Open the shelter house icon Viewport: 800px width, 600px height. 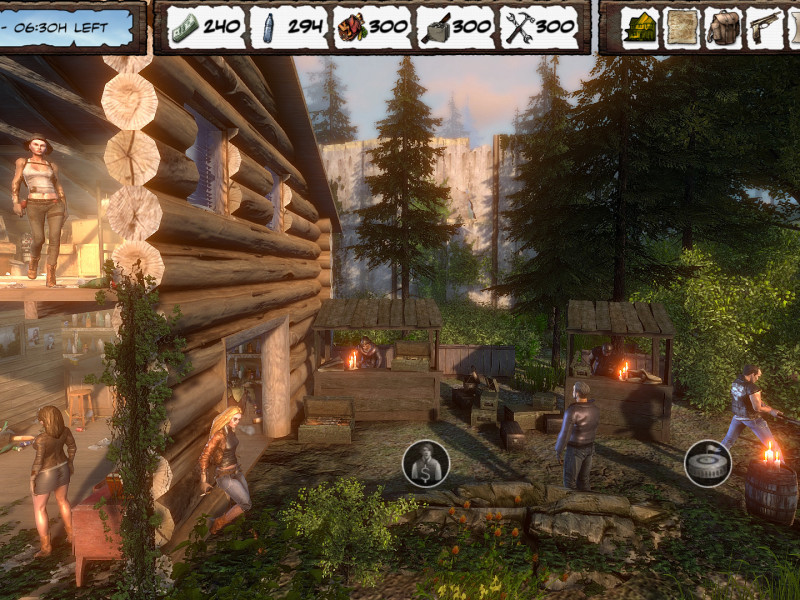pos(639,27)
